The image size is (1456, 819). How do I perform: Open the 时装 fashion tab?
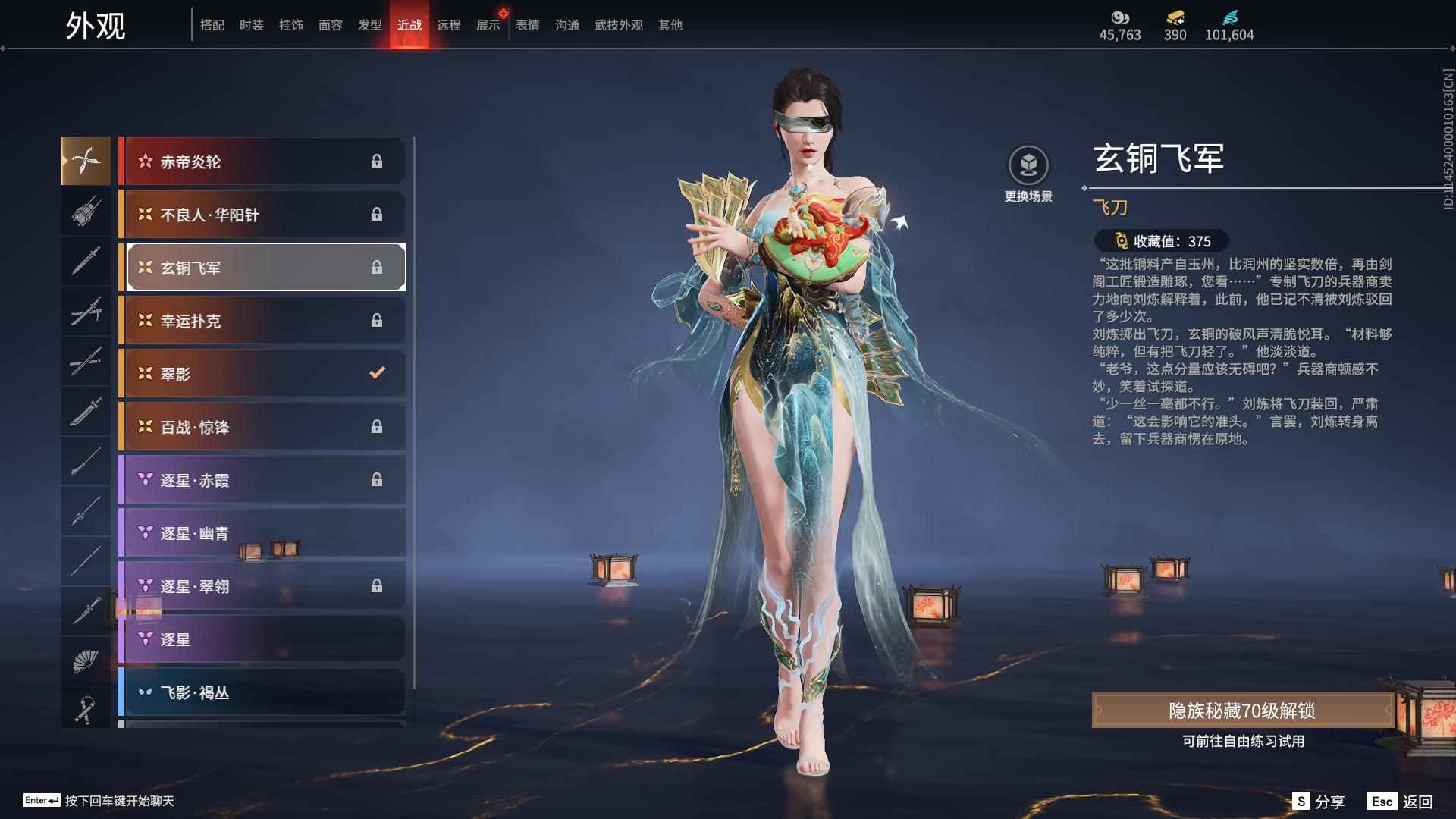tap(252, 24)
